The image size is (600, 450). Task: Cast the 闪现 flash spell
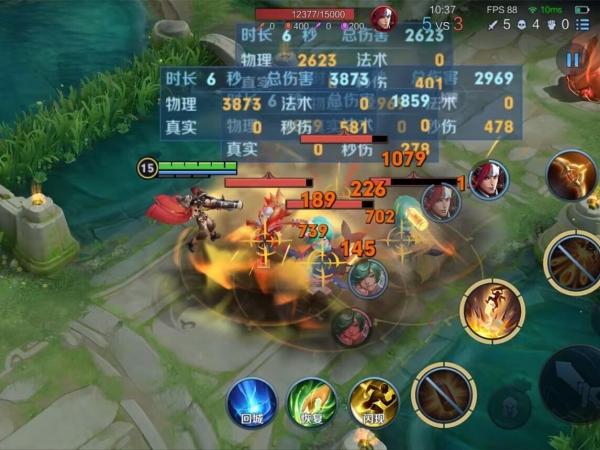[374, 403]
